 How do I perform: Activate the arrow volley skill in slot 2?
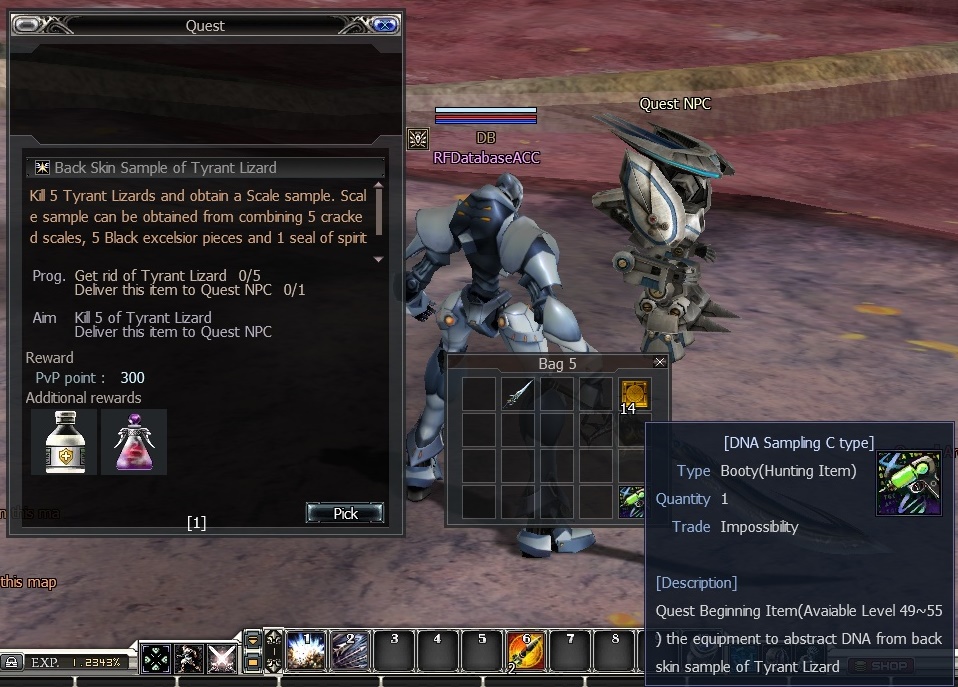[350, 650]
